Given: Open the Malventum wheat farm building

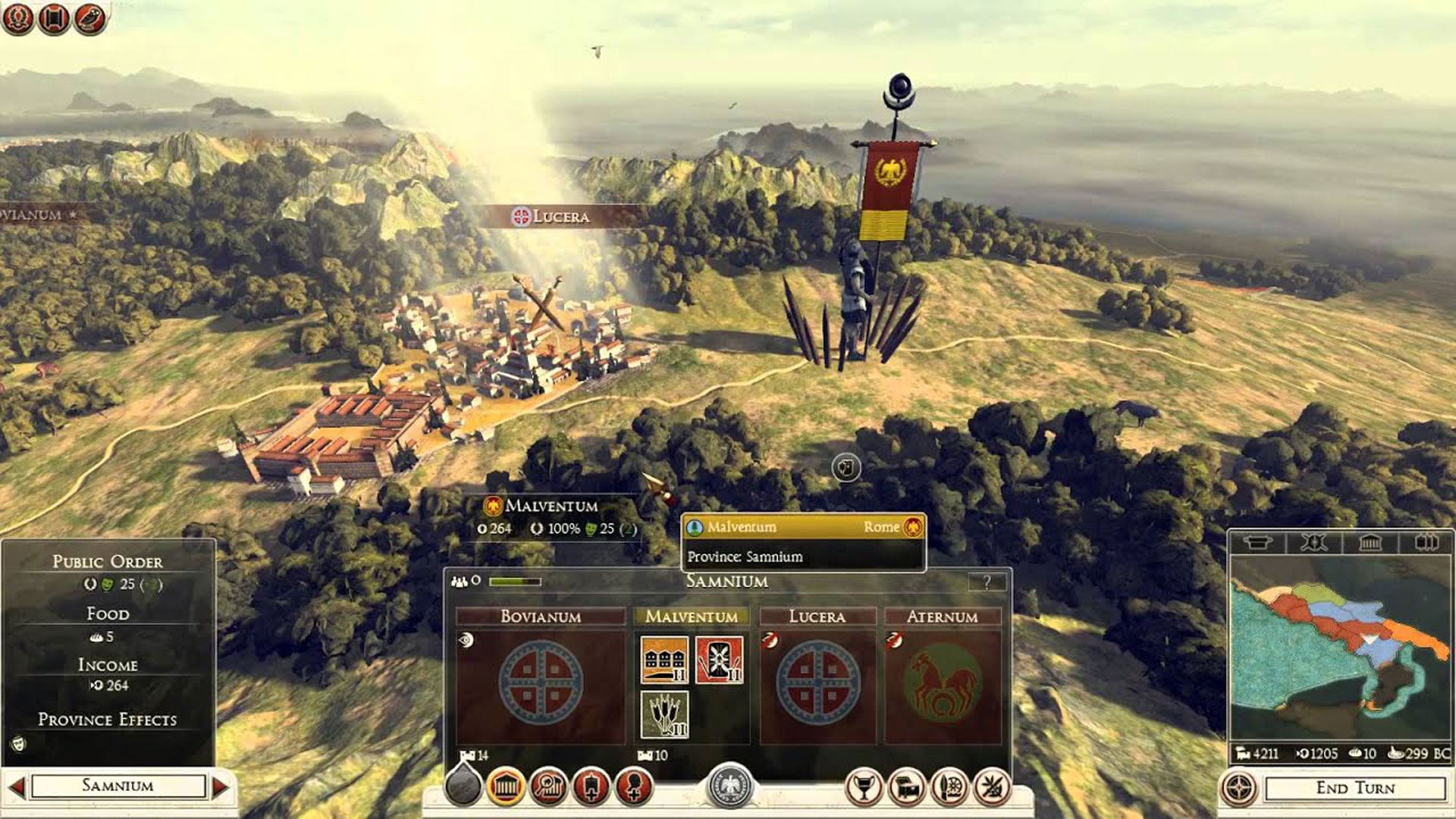Looking at the screenshot, I should point(664,714).
